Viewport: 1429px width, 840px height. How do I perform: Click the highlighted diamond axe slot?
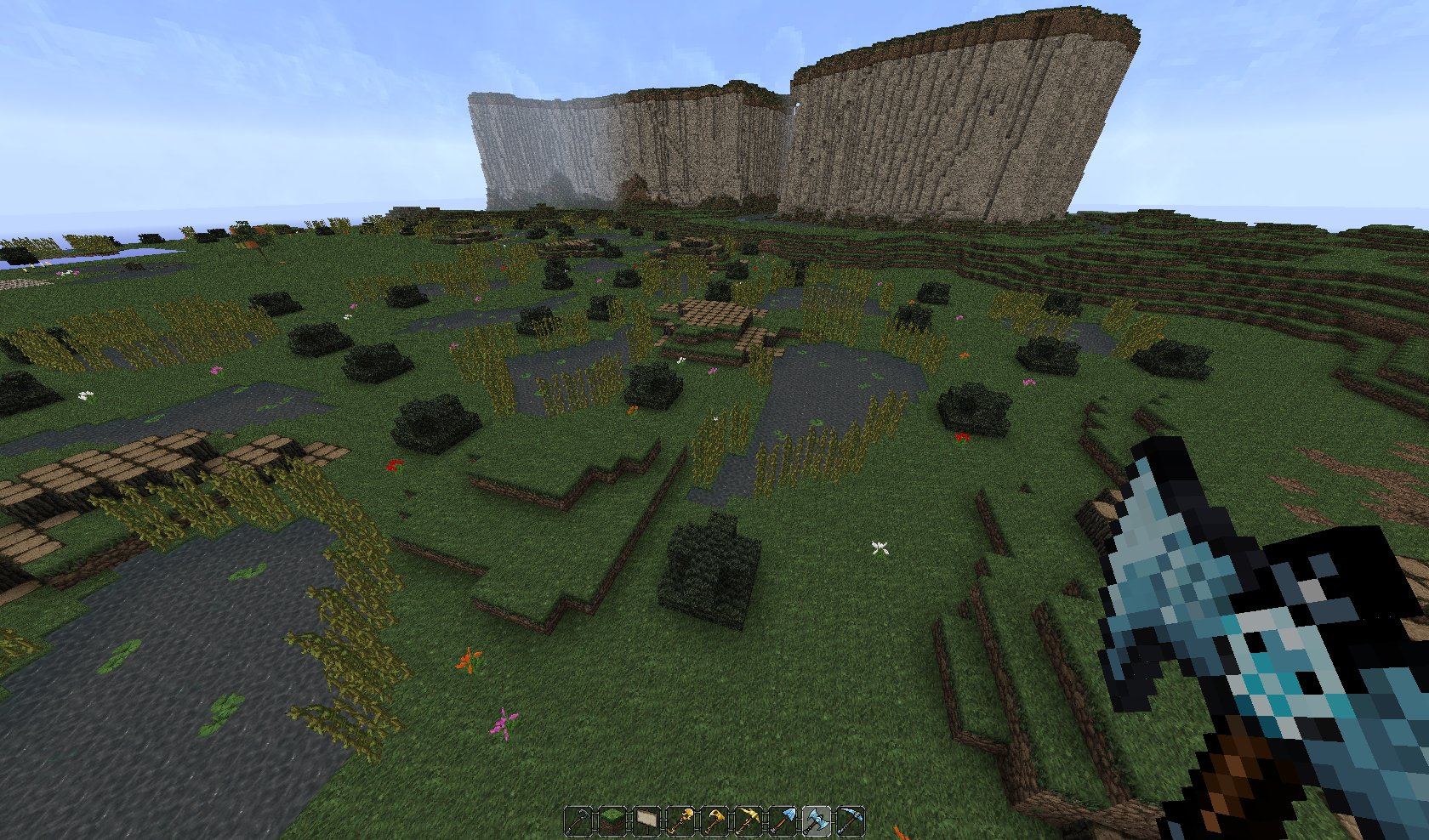tap(817, 821)
